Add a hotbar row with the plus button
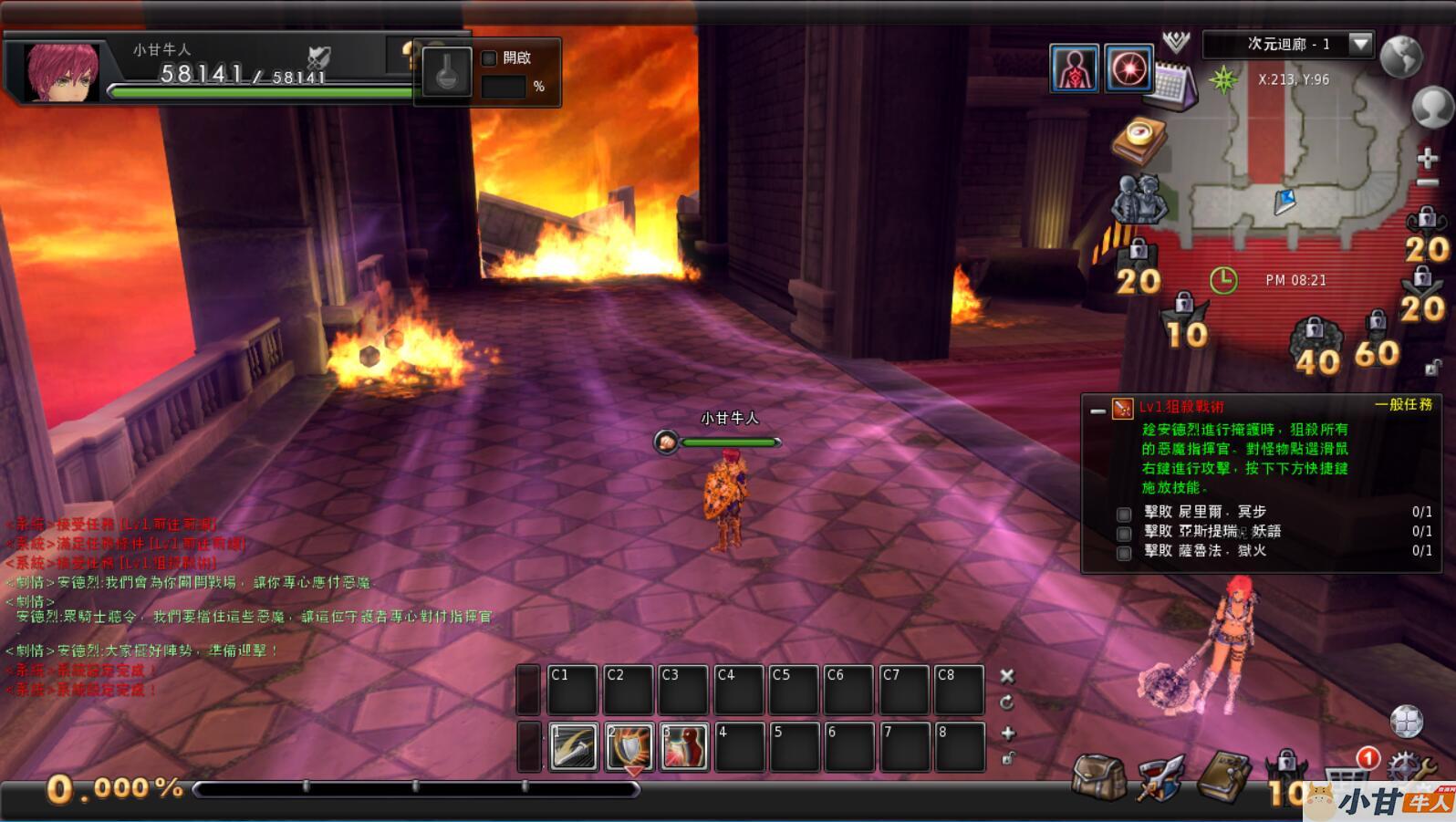Image resolution: width=1456 pixels, height=822 pixels. coord(1007,733)
